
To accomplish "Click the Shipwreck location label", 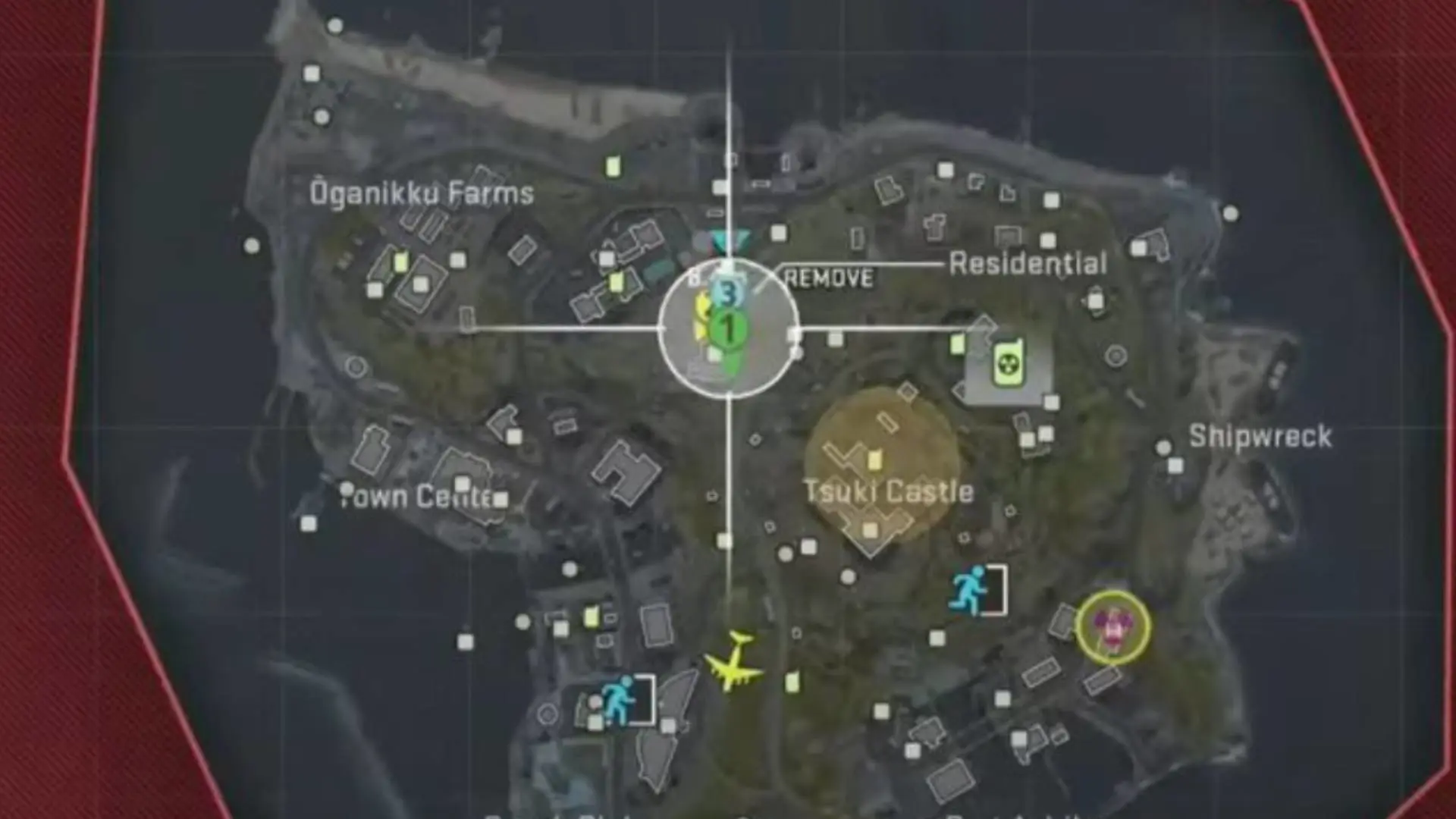I will pos(1262,435).
